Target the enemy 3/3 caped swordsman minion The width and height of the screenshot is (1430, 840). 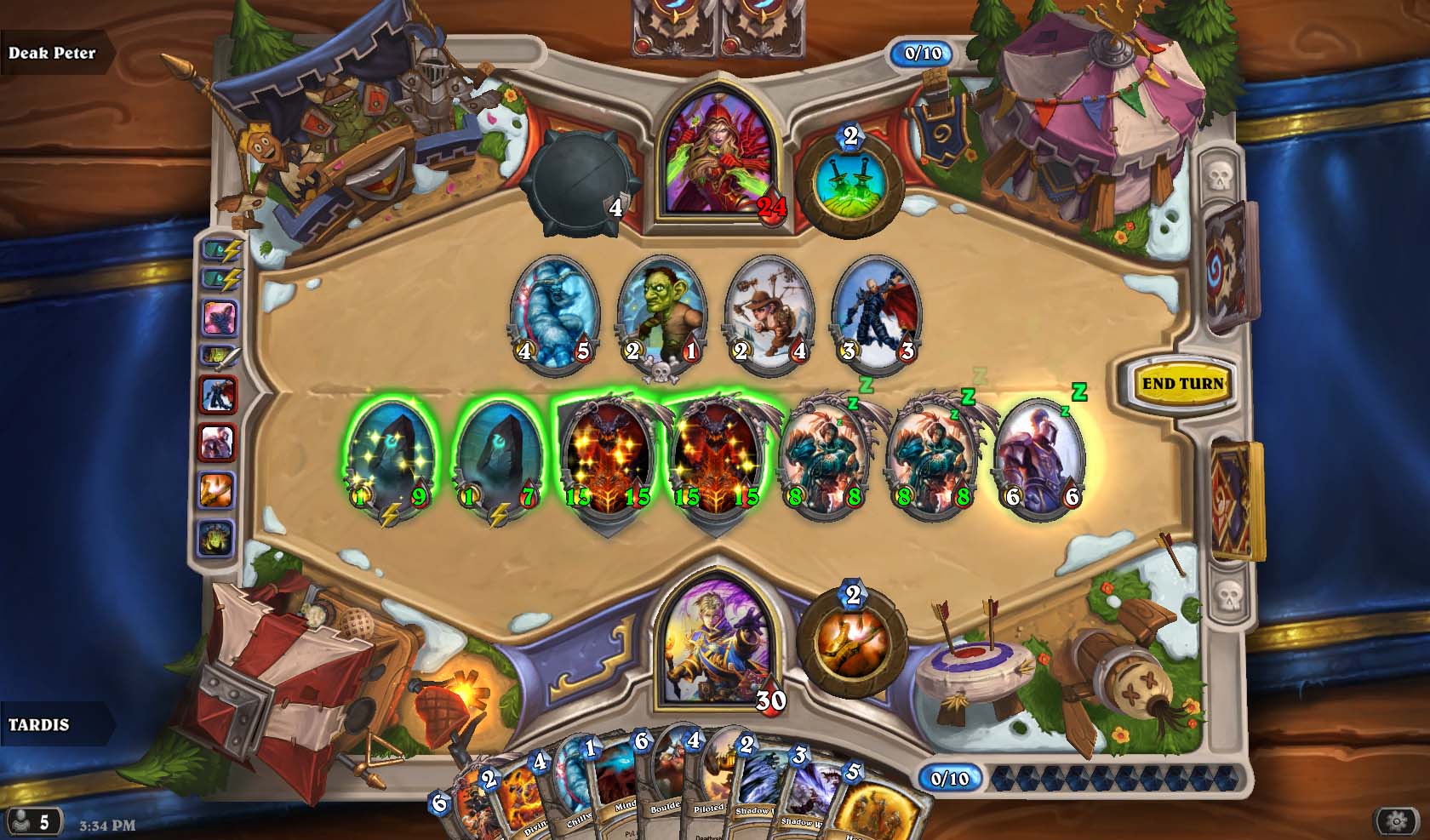point(877,313)
